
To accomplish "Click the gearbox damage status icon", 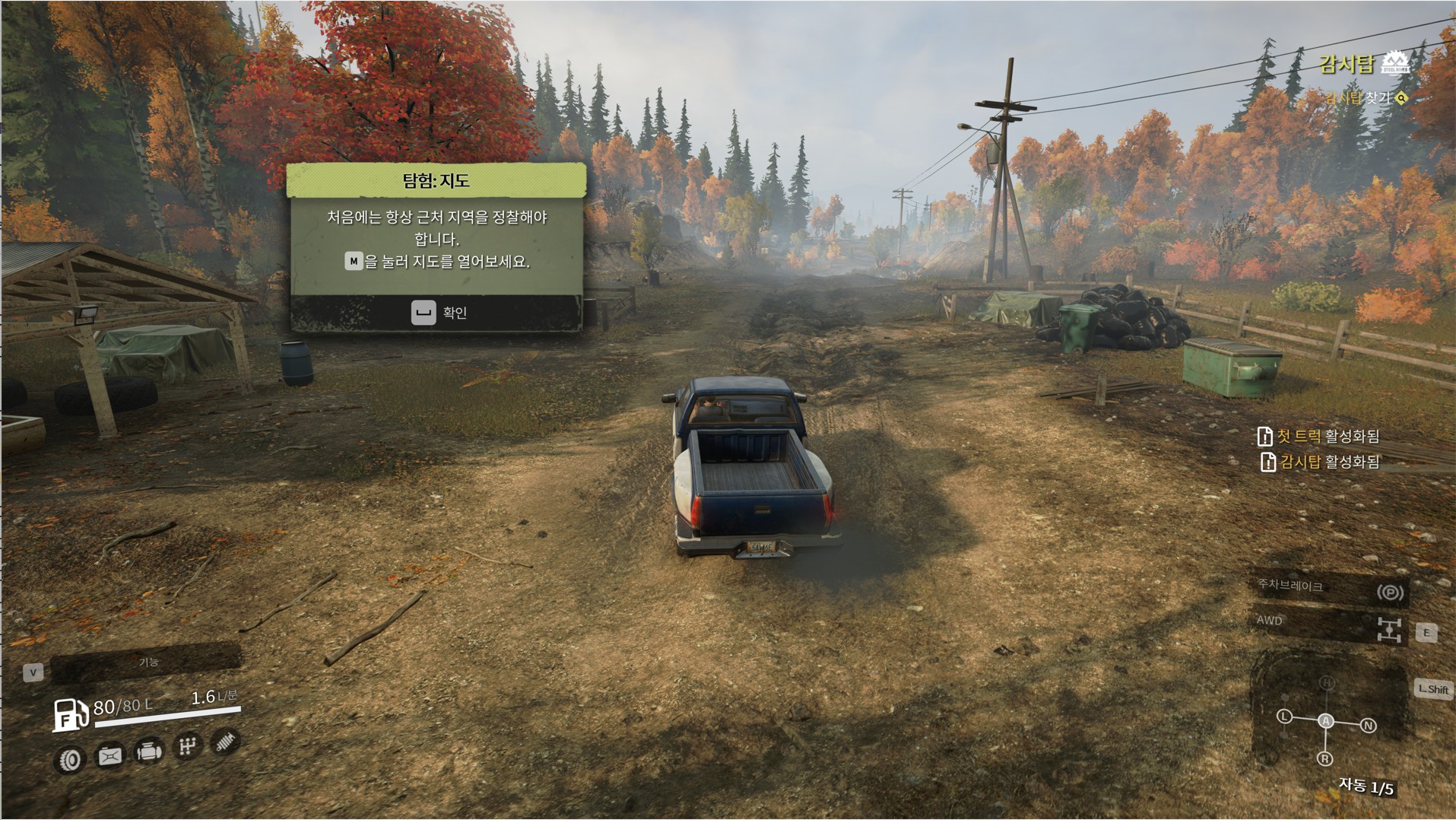I will [187, 746].
